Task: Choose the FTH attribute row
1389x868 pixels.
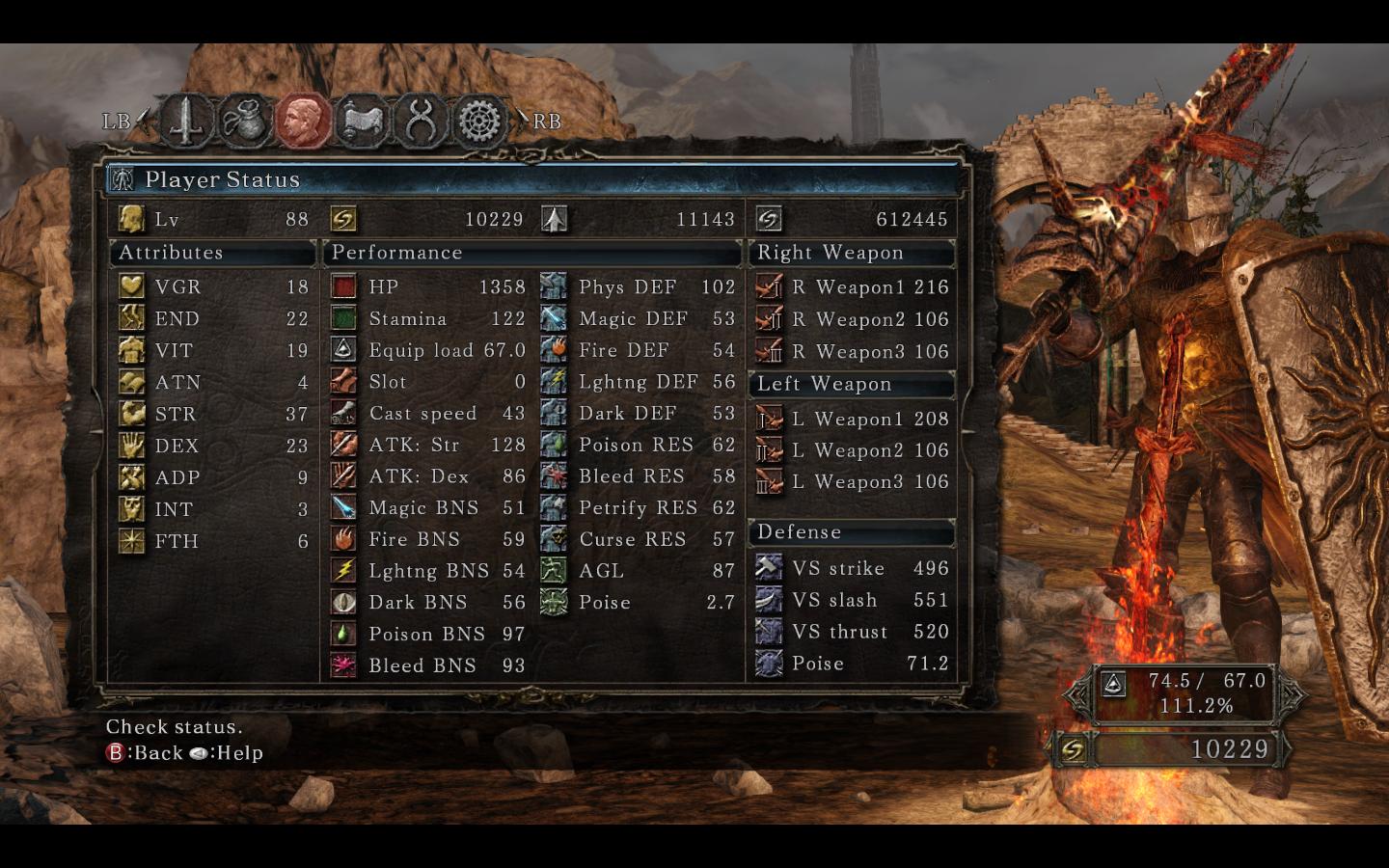Action: pos(213,541)
